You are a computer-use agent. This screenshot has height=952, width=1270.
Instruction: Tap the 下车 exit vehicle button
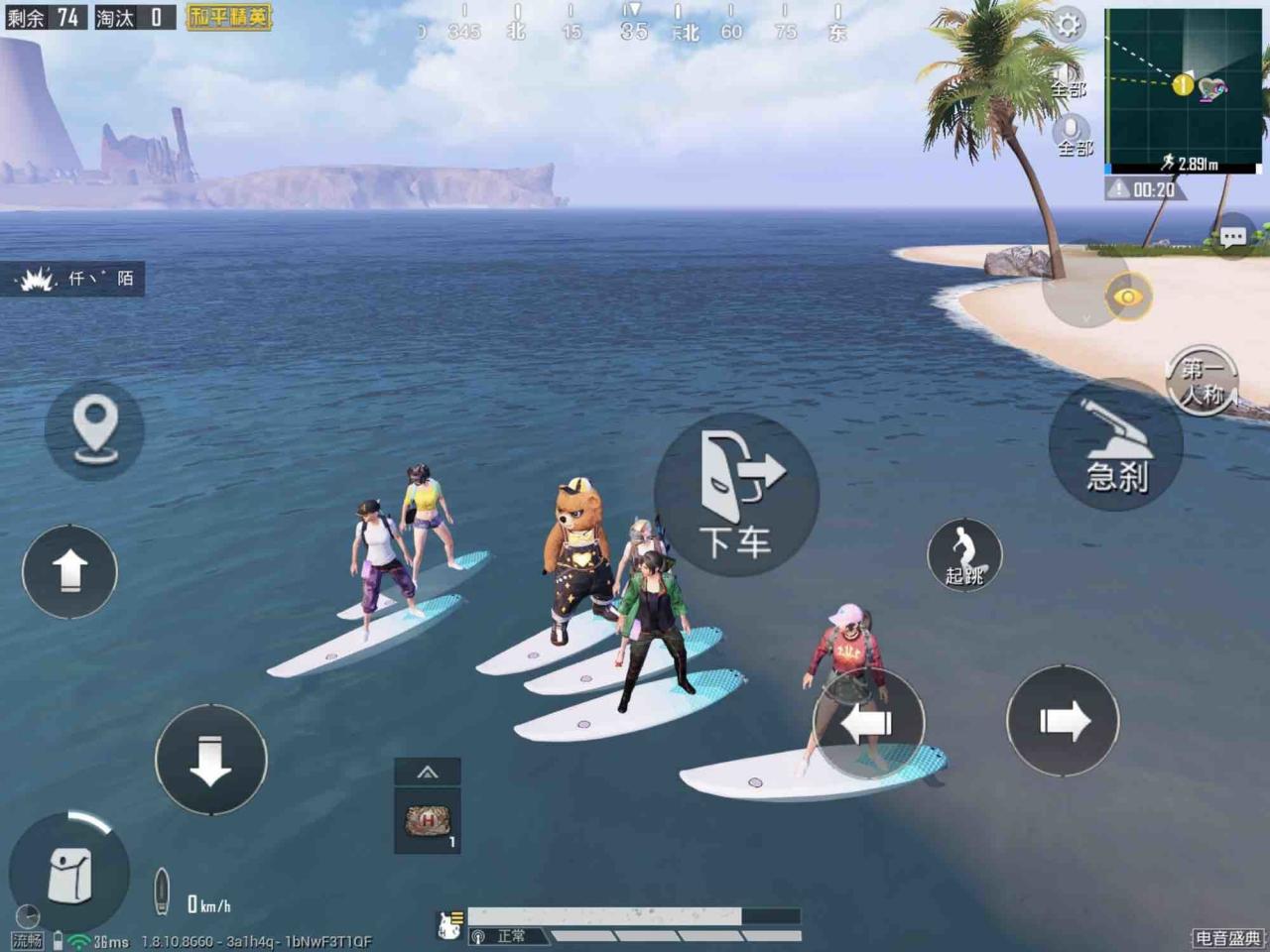[736, 494]
